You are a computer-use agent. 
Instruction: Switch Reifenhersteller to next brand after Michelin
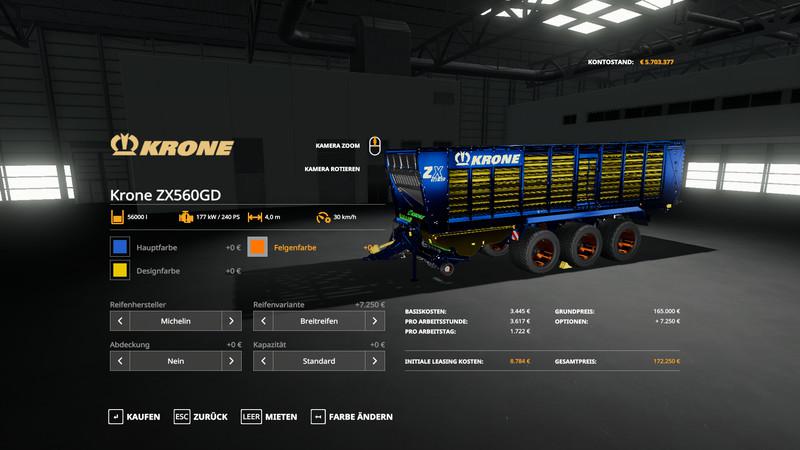(231, 321)
